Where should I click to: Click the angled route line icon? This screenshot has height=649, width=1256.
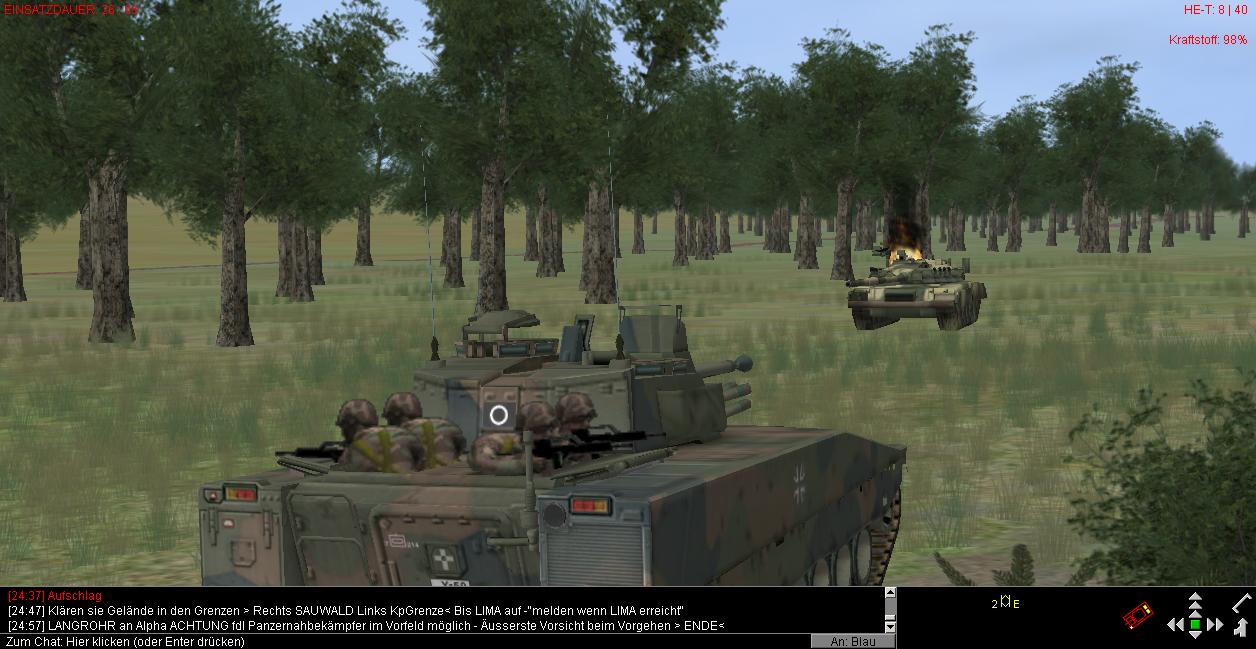[x=1241, y=602]
